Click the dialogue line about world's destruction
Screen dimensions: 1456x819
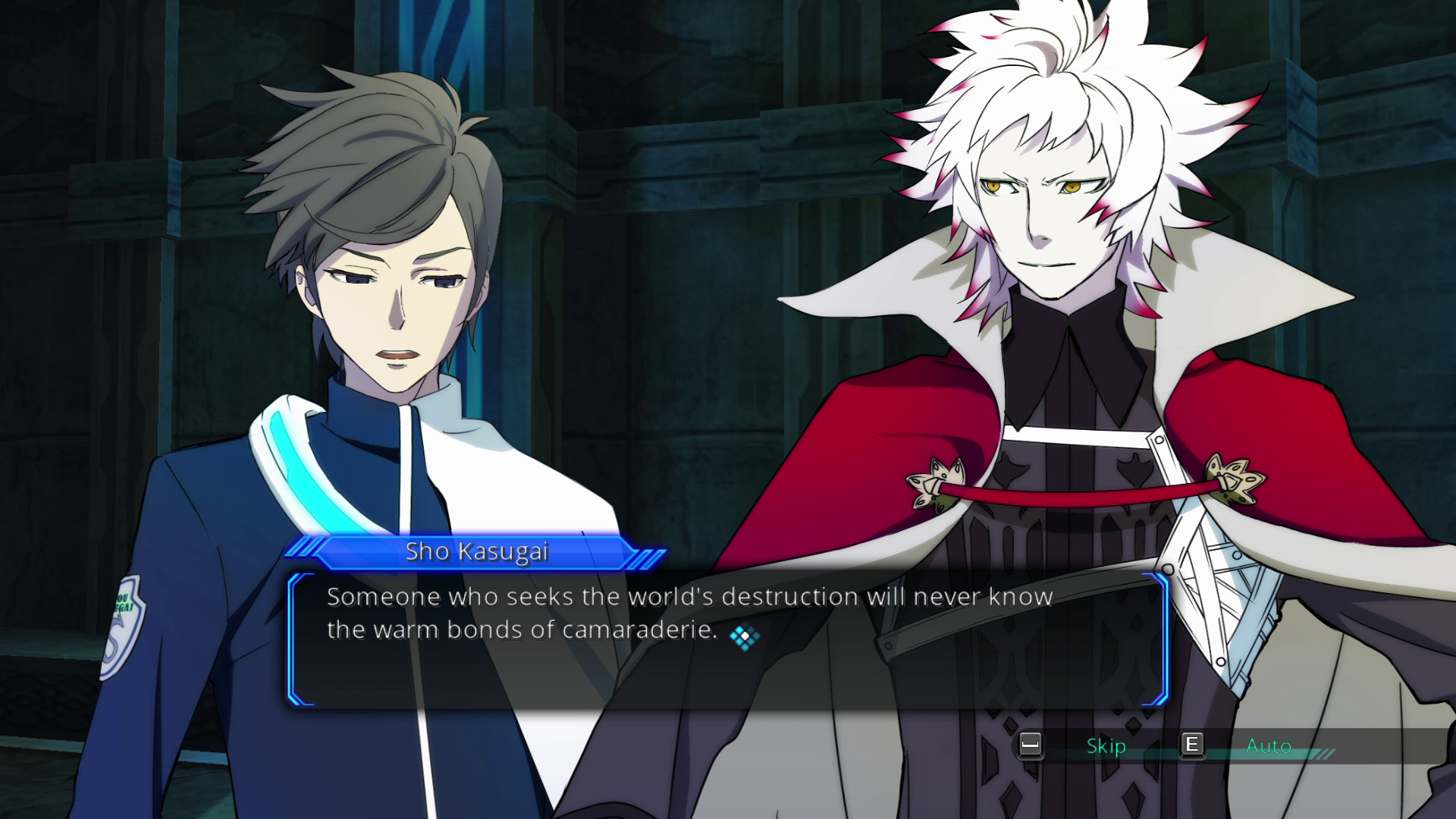(x=689, y=597)
